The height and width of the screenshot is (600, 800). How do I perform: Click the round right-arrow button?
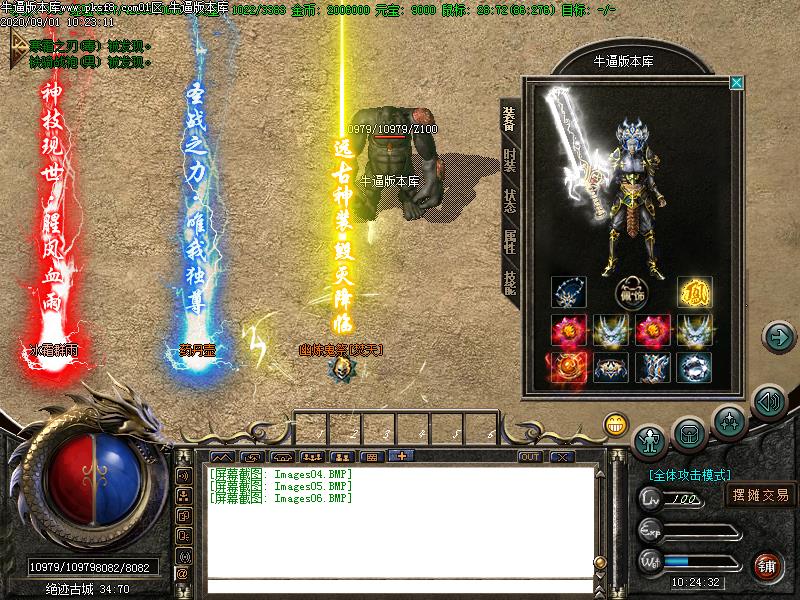(x=778, y=336)
